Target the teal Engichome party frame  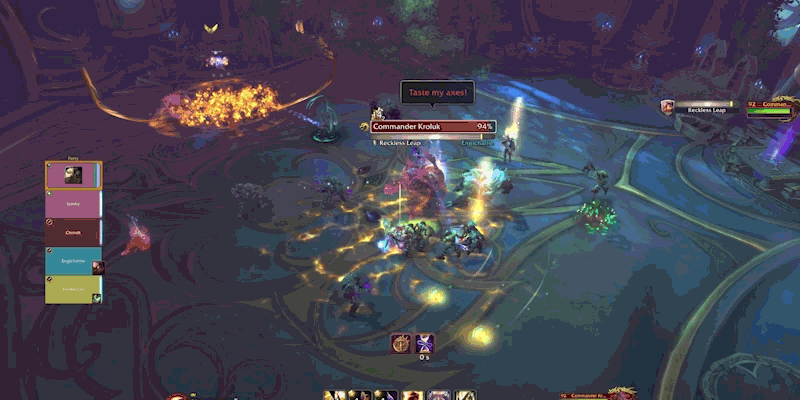pyautogui.click(x=73, y=261)
